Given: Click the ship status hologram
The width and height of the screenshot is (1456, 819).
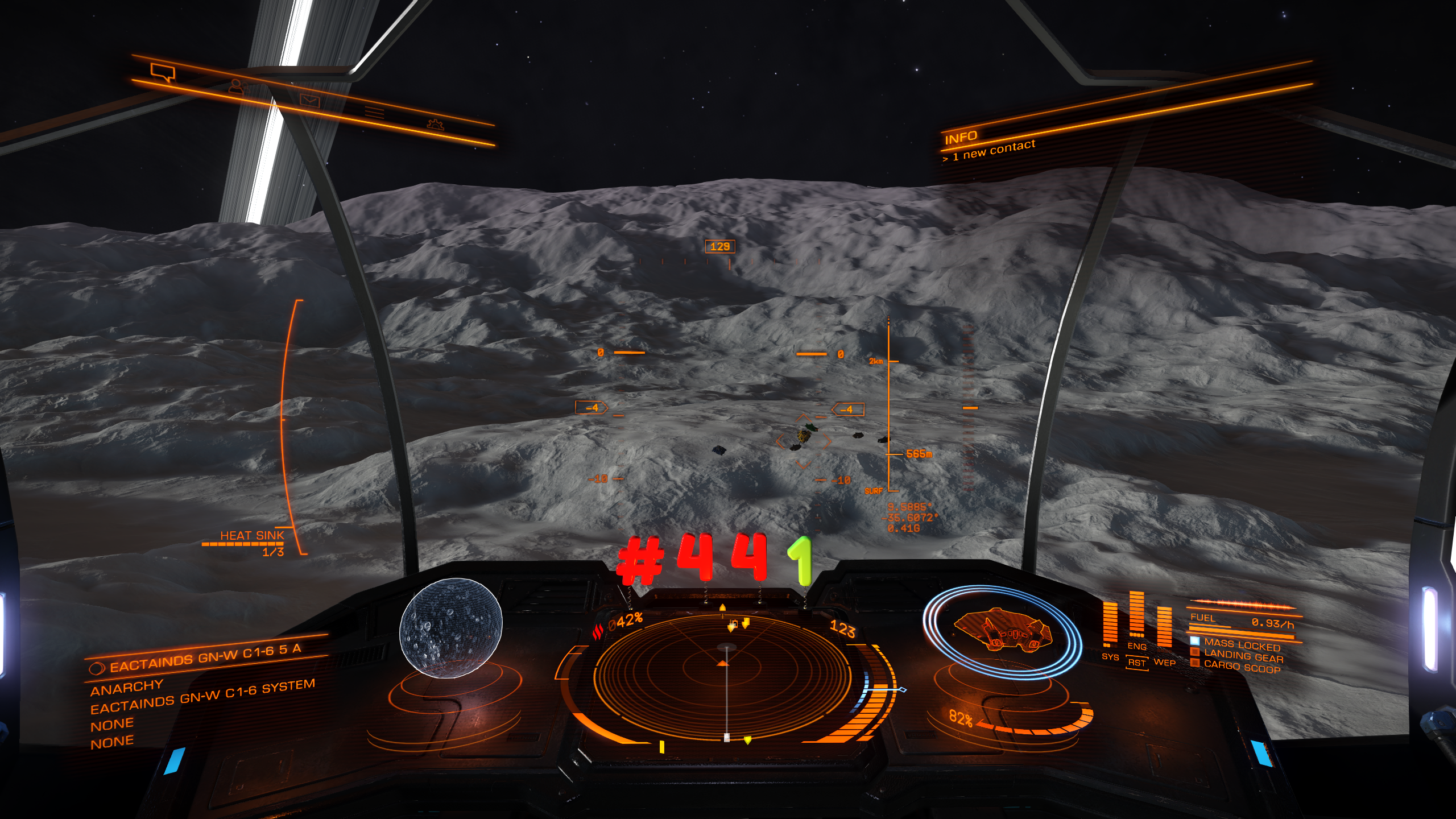Looking at the screenshot, I should tap(1002, 631).
